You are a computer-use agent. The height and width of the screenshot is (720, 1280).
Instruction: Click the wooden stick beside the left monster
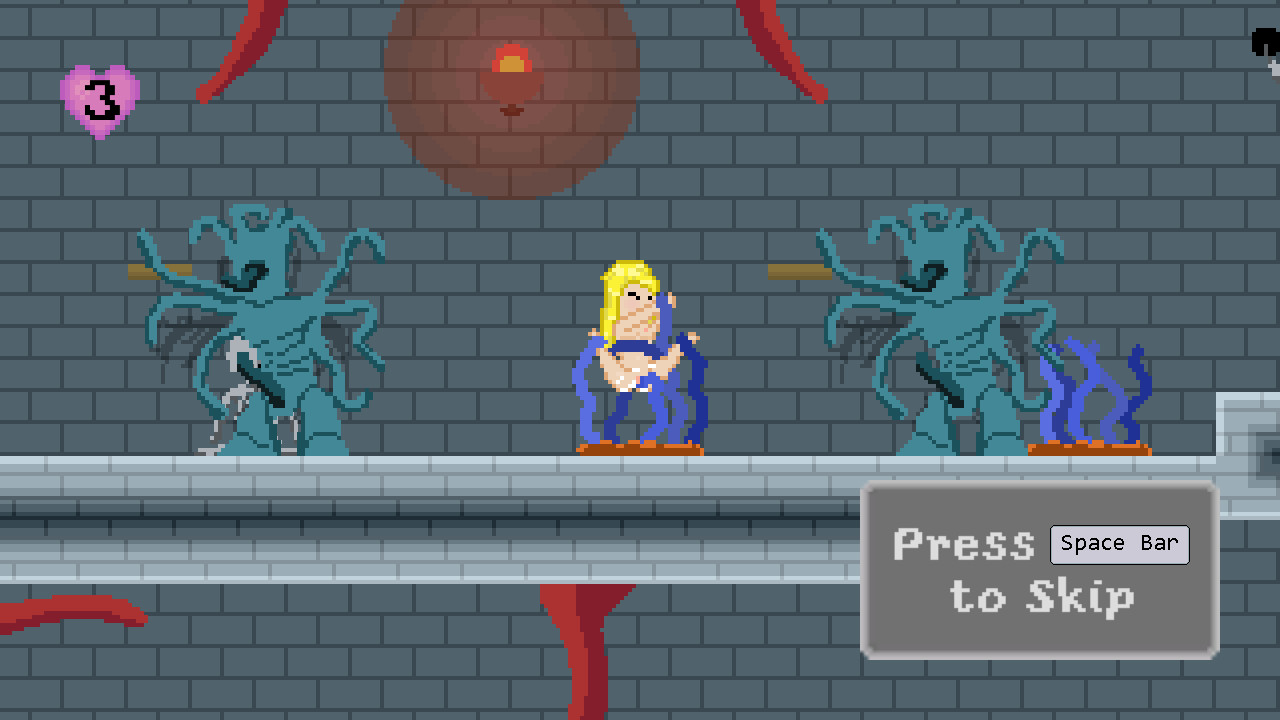tap(160, 272)
